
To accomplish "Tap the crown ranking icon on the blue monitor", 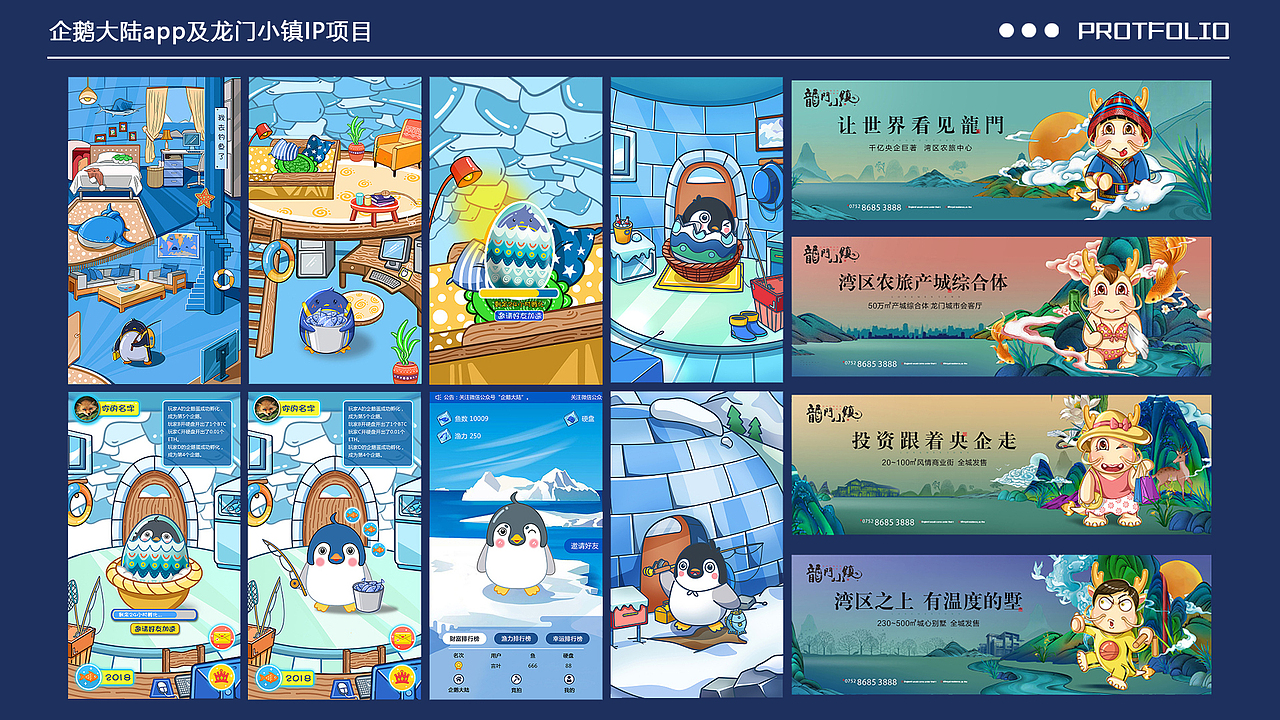I will click(x=223, y=677).
